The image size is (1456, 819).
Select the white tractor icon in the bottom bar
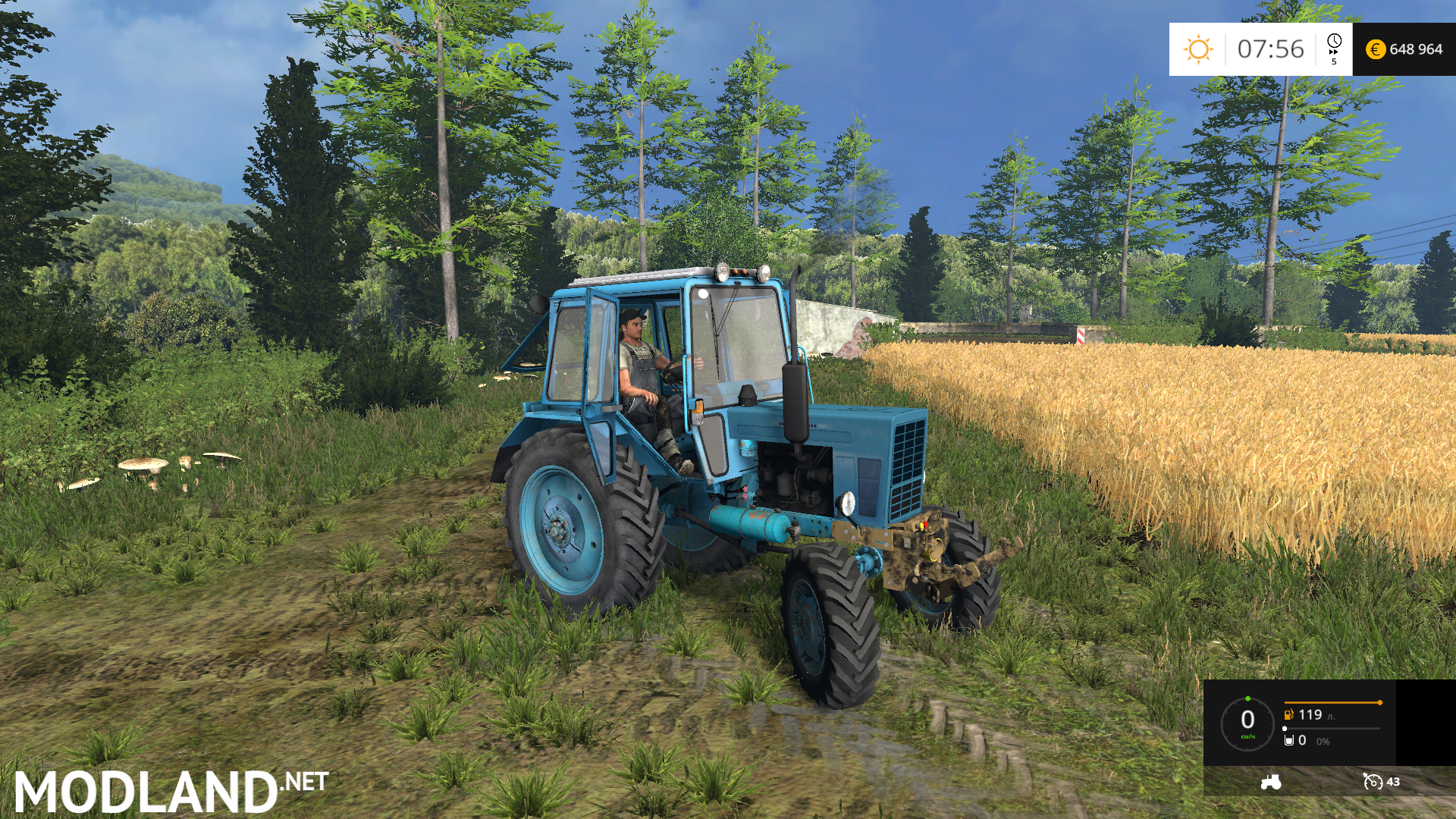click(1272, 782)
